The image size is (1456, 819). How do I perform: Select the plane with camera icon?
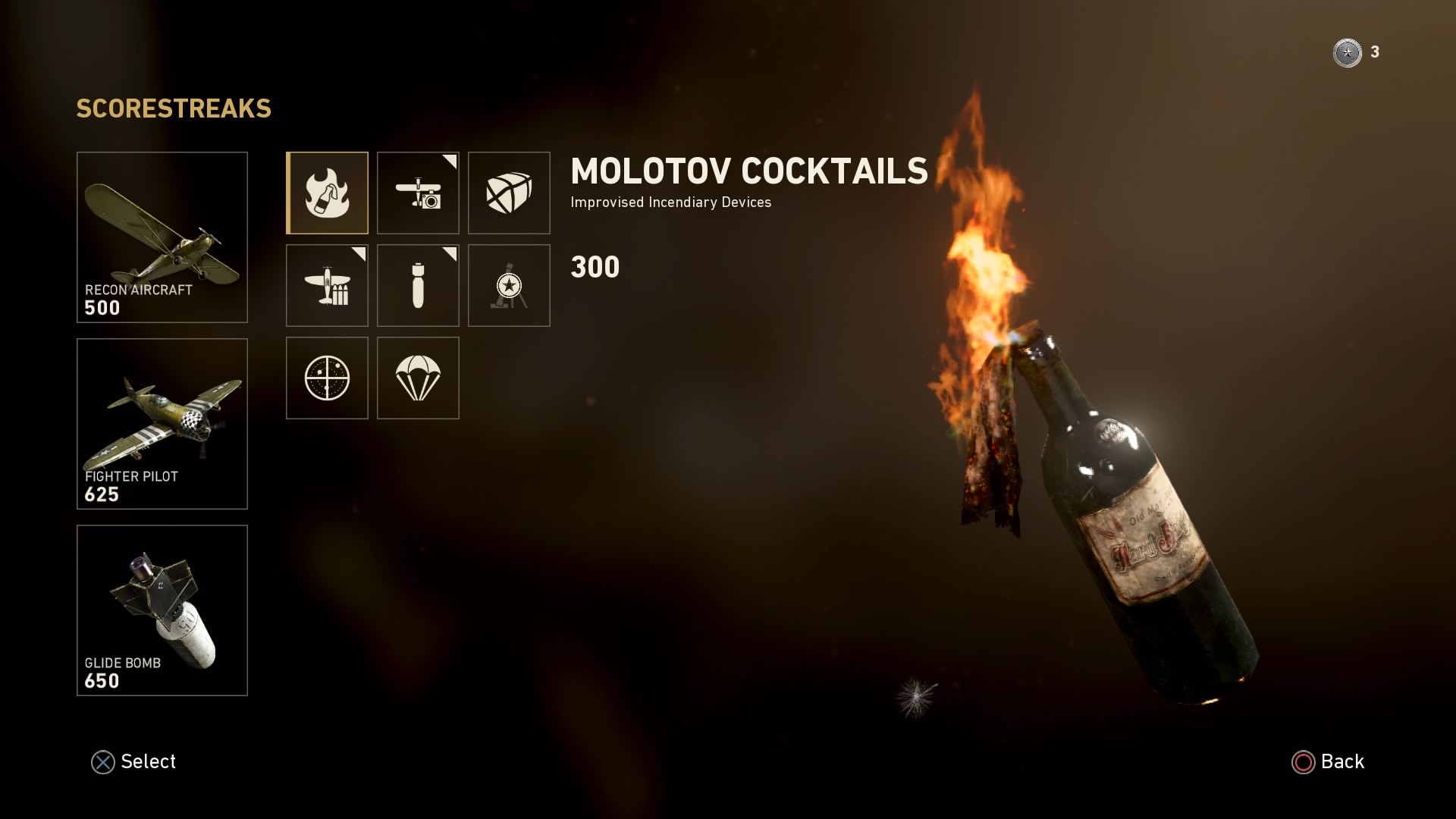pyautogui.click(x=418, y=193)
